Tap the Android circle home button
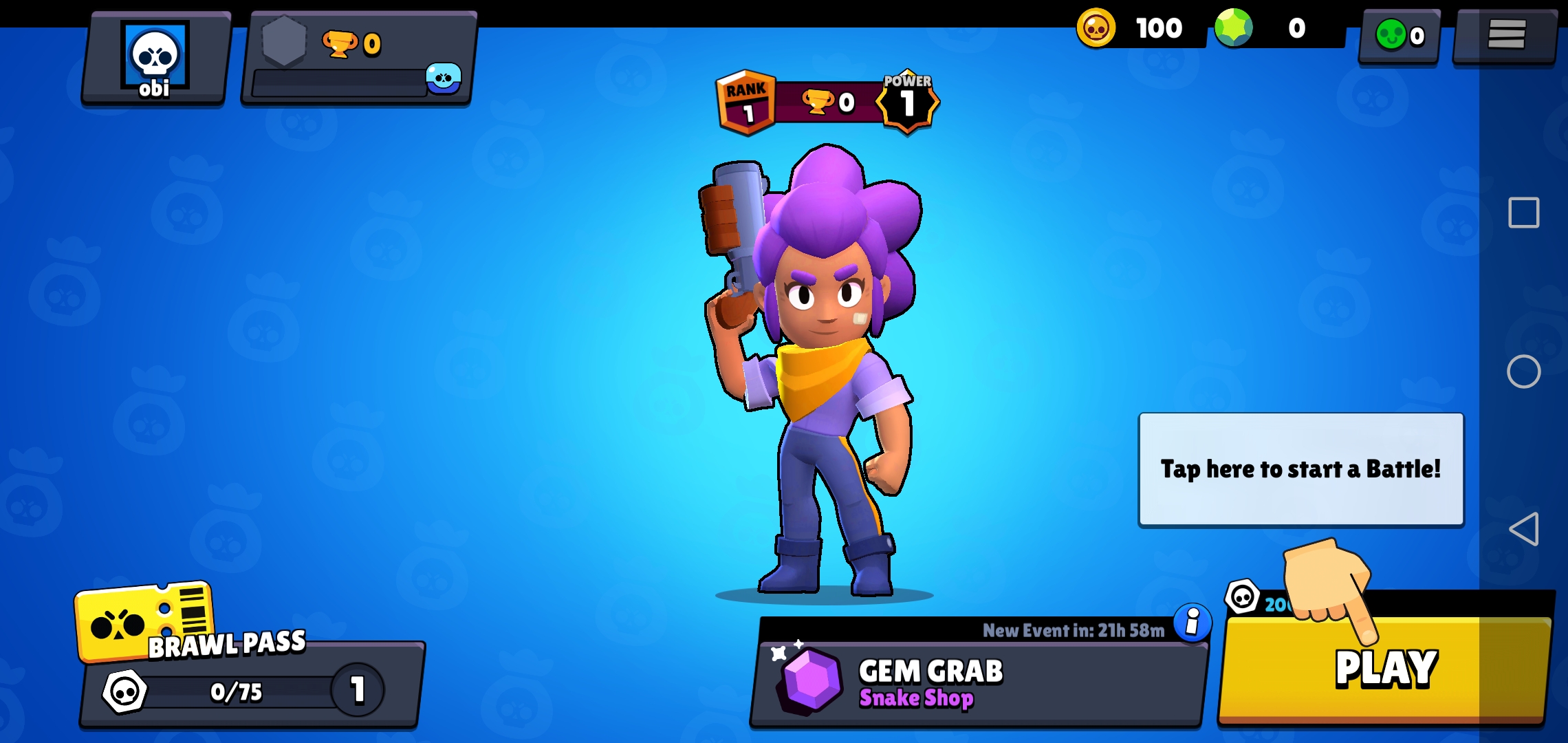 point(1523,371)
